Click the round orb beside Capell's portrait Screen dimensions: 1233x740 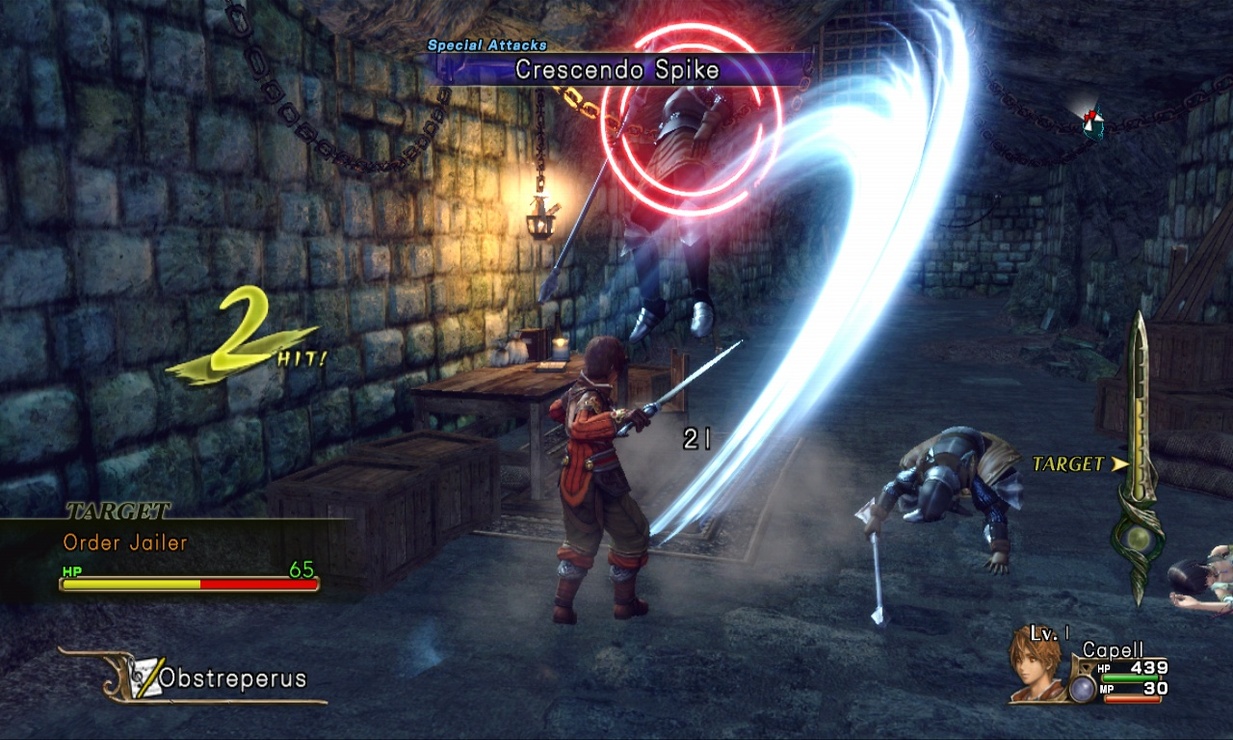click(1081, 688)
